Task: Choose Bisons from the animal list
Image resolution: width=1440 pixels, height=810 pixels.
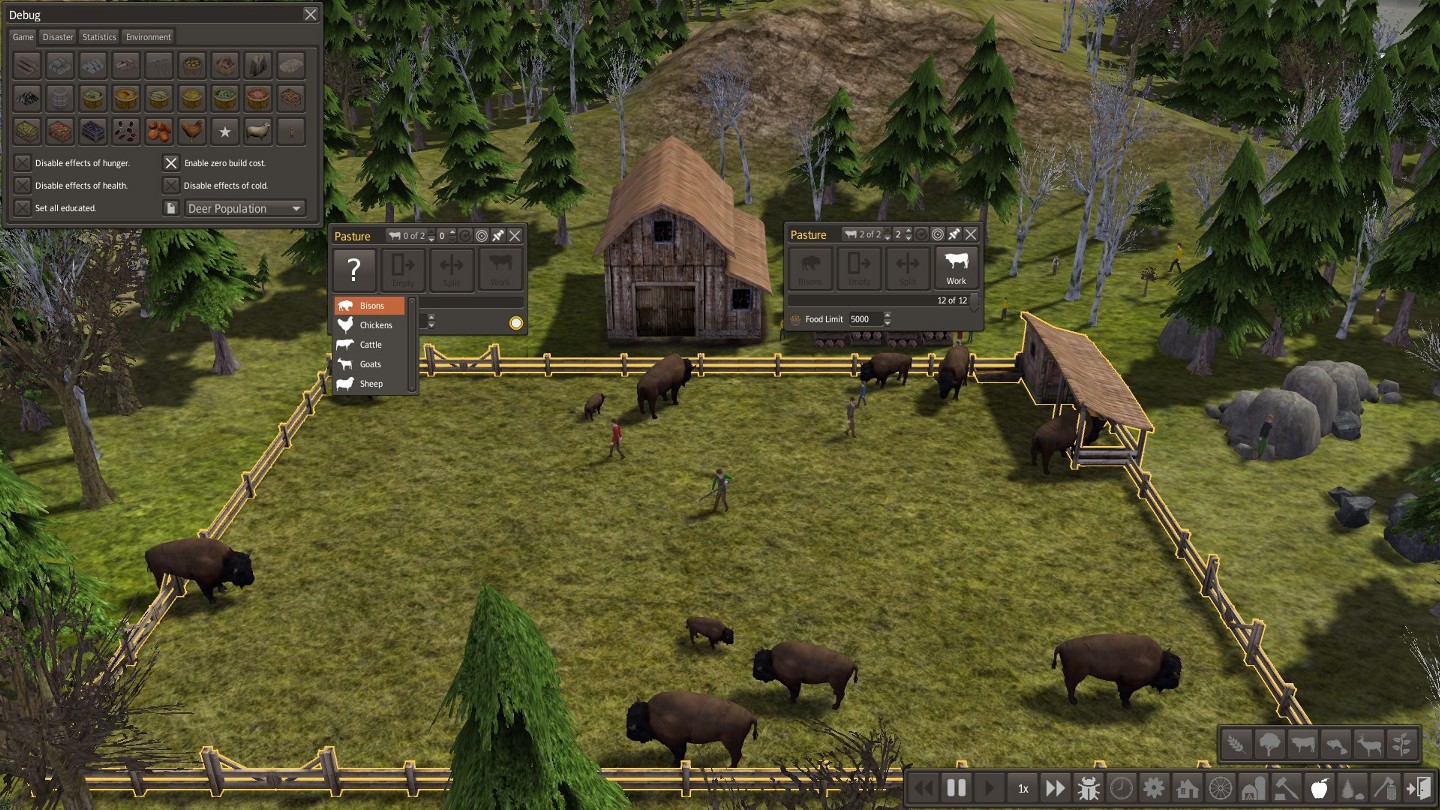Action: pos(369,306)
